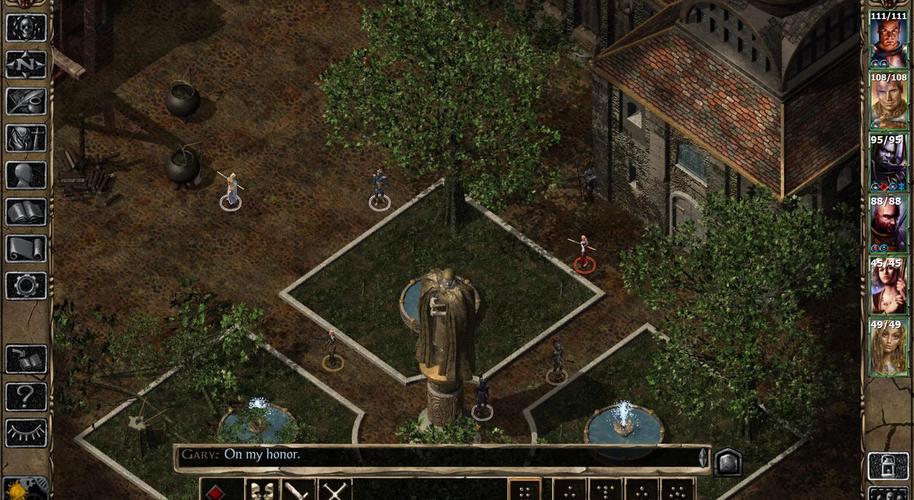Open the gear options menu
Viewport: 914px width, 500px height.
coord(26,285)
